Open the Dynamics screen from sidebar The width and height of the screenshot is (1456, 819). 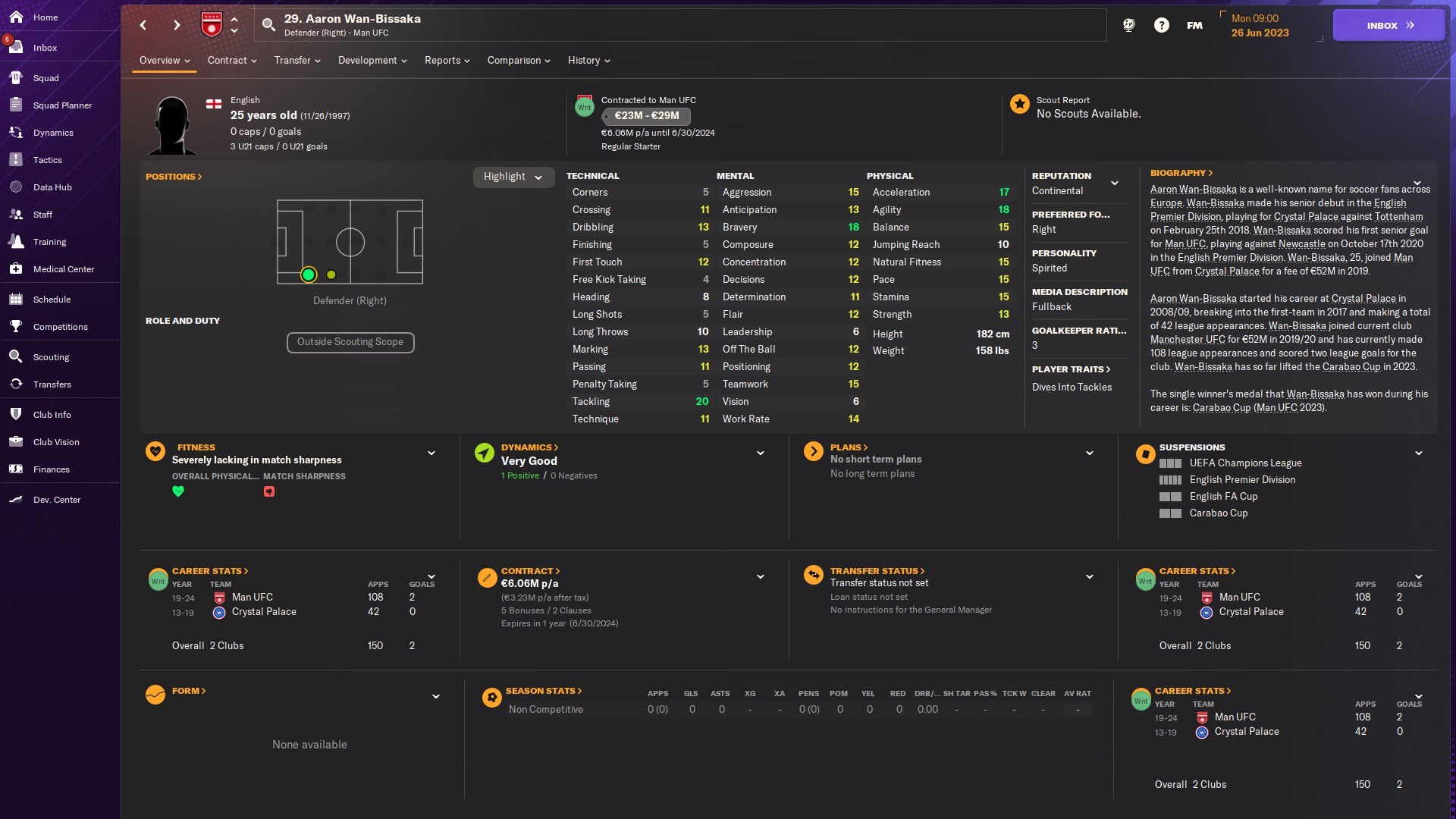click(55, 132)
